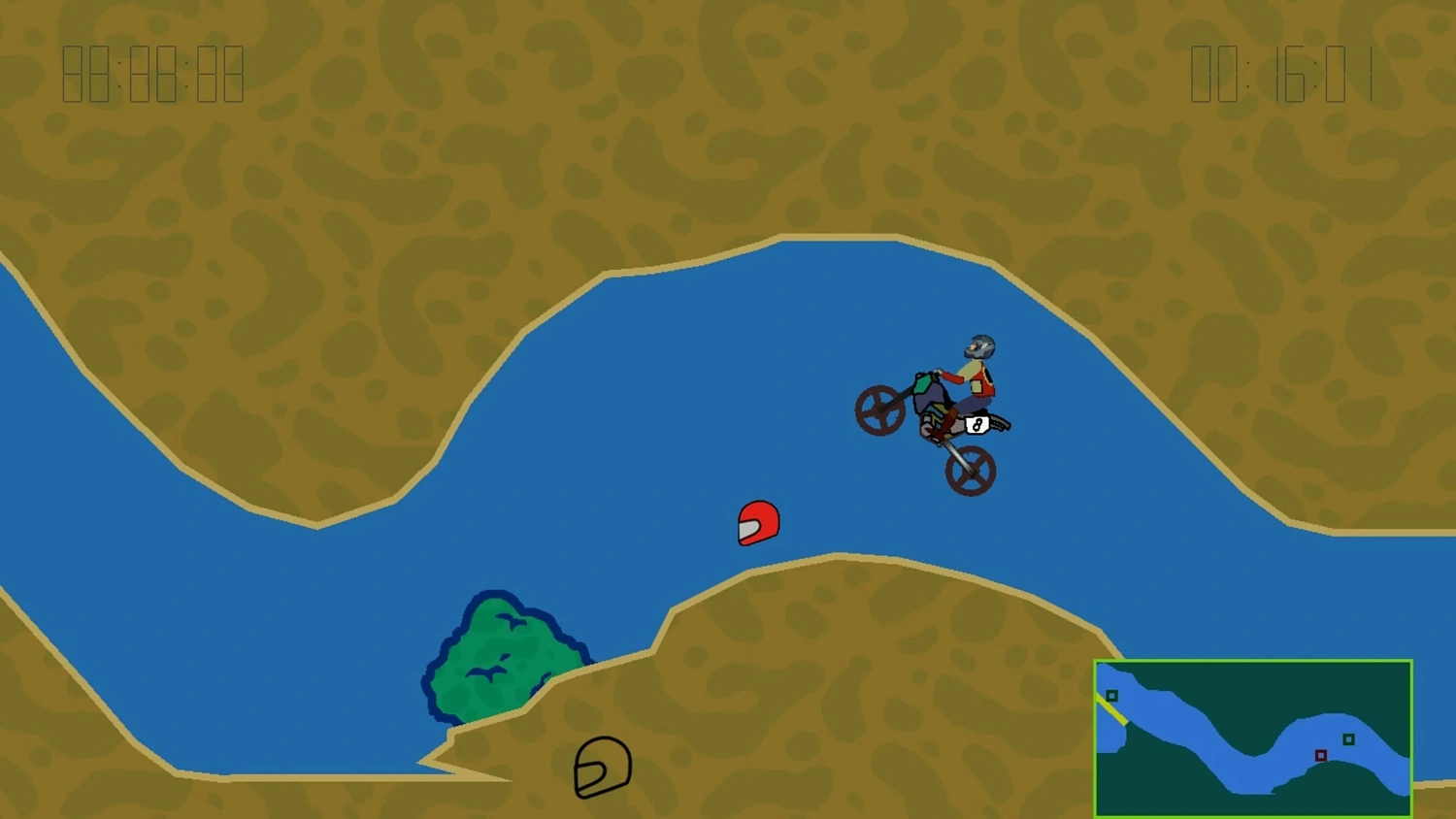
Task: Select the front wheel of the motorcycle
Action: coord(879,409)
